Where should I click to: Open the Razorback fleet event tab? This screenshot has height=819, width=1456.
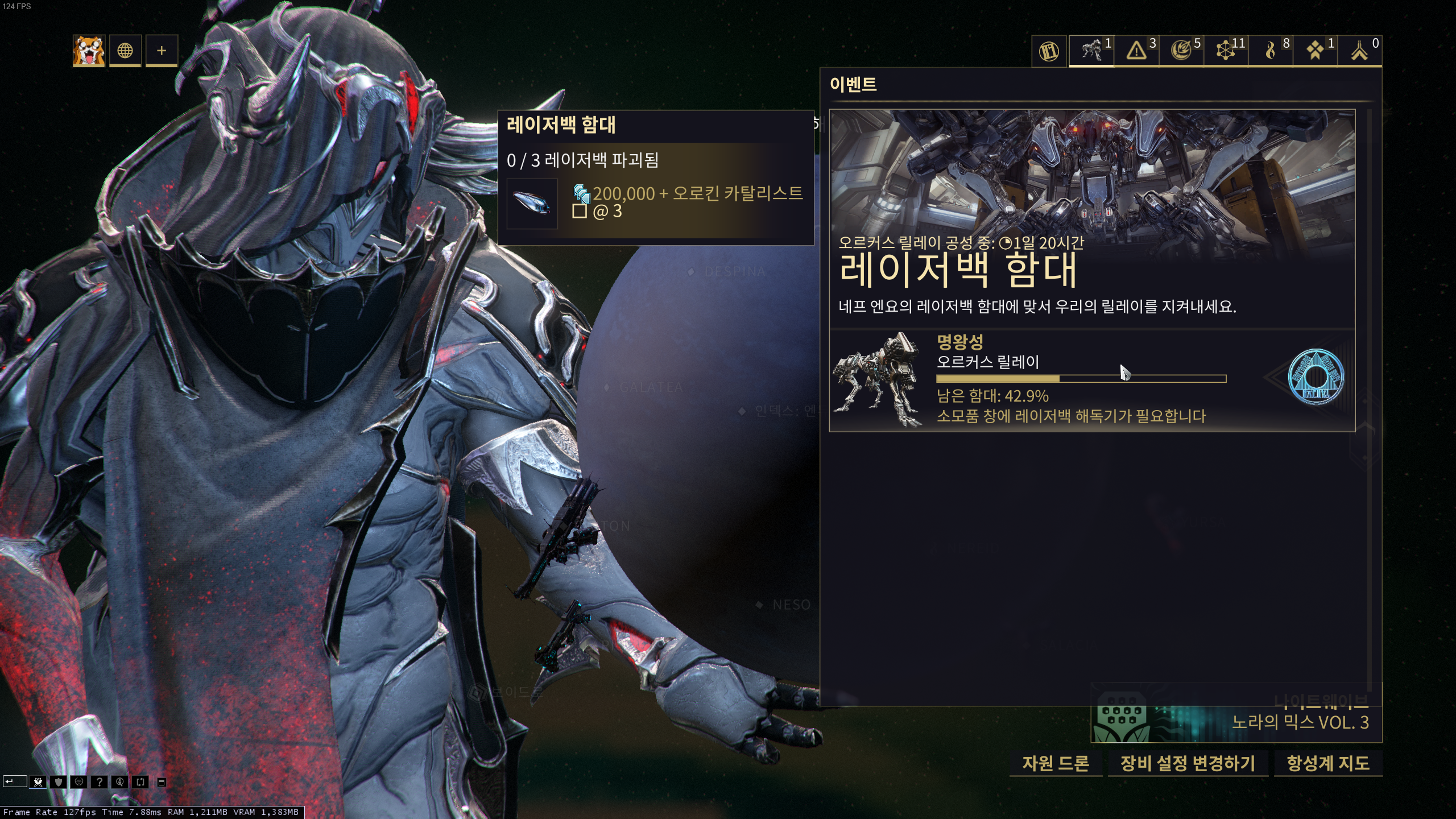tap(1091, 50)
